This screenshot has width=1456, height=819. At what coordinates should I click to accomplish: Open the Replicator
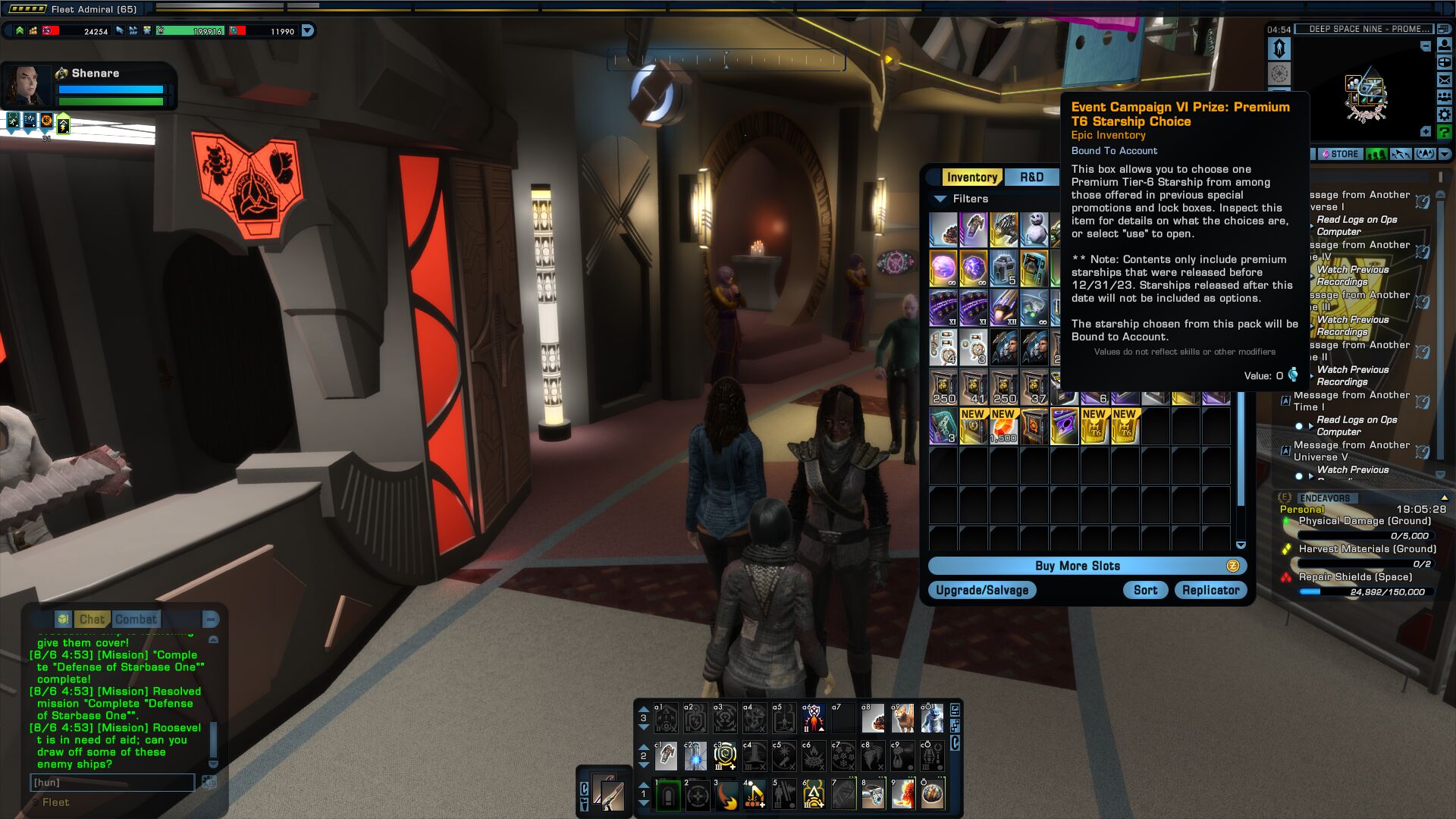[x=1210, y=590]
